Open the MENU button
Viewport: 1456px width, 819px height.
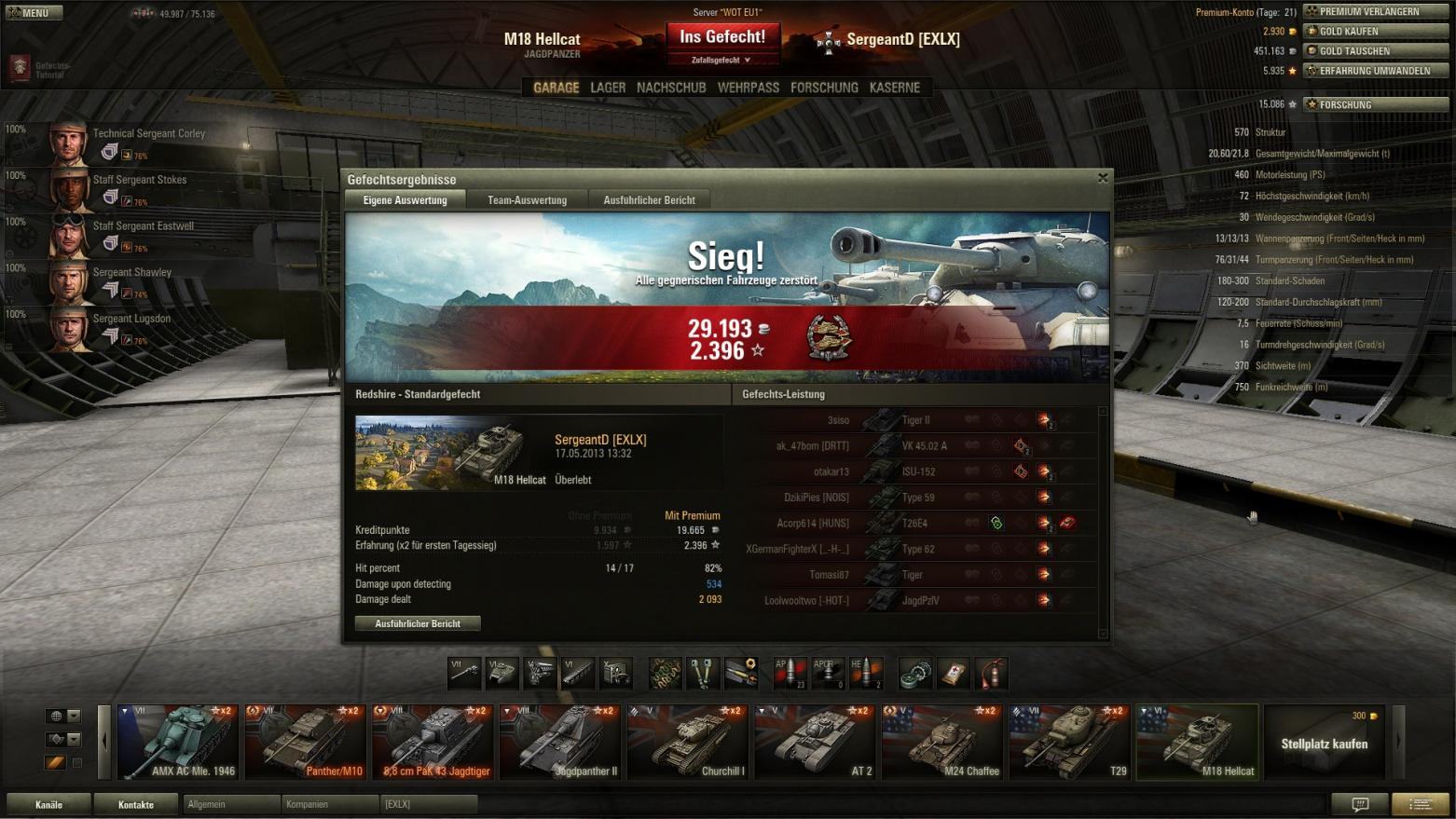point(34,13)
